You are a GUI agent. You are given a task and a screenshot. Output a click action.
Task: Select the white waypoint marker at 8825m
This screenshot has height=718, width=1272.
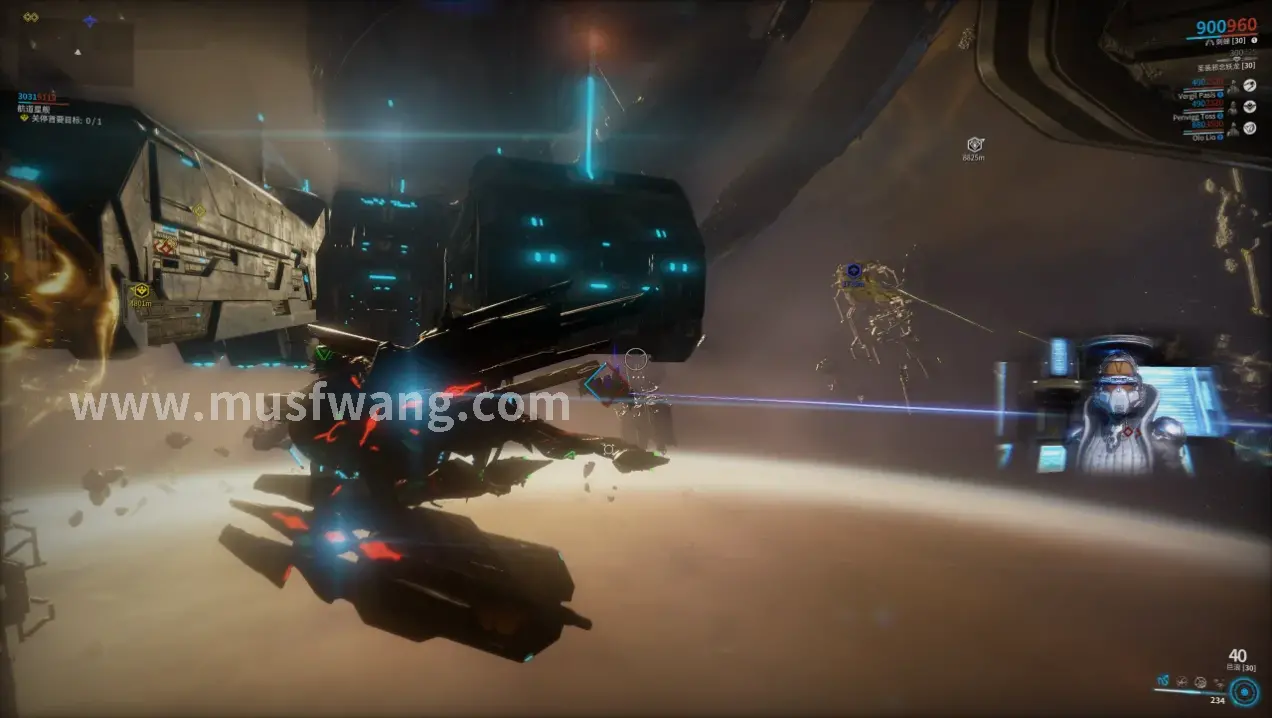[975, 146]
